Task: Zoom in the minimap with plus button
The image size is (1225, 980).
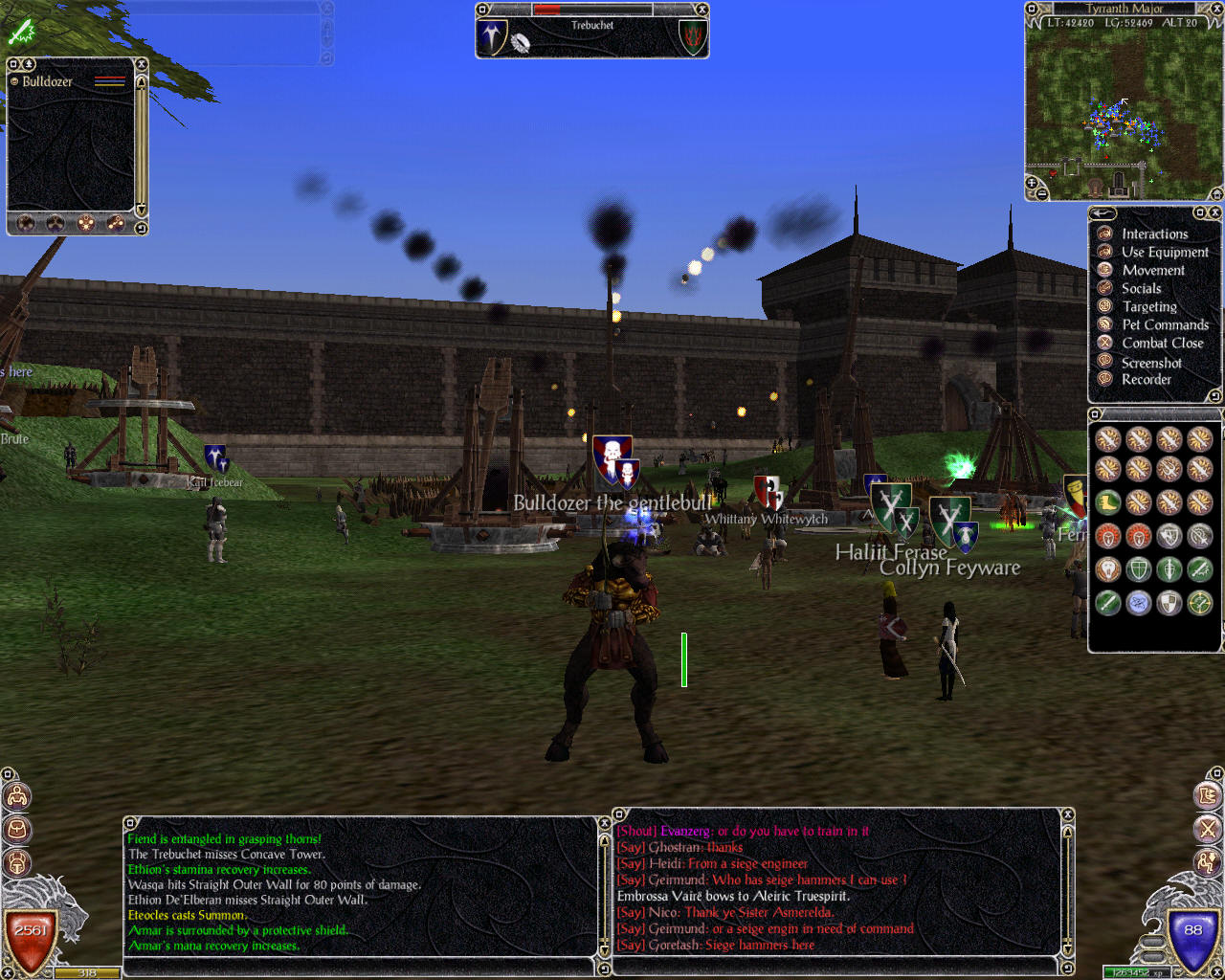Action: point(1032,181)
